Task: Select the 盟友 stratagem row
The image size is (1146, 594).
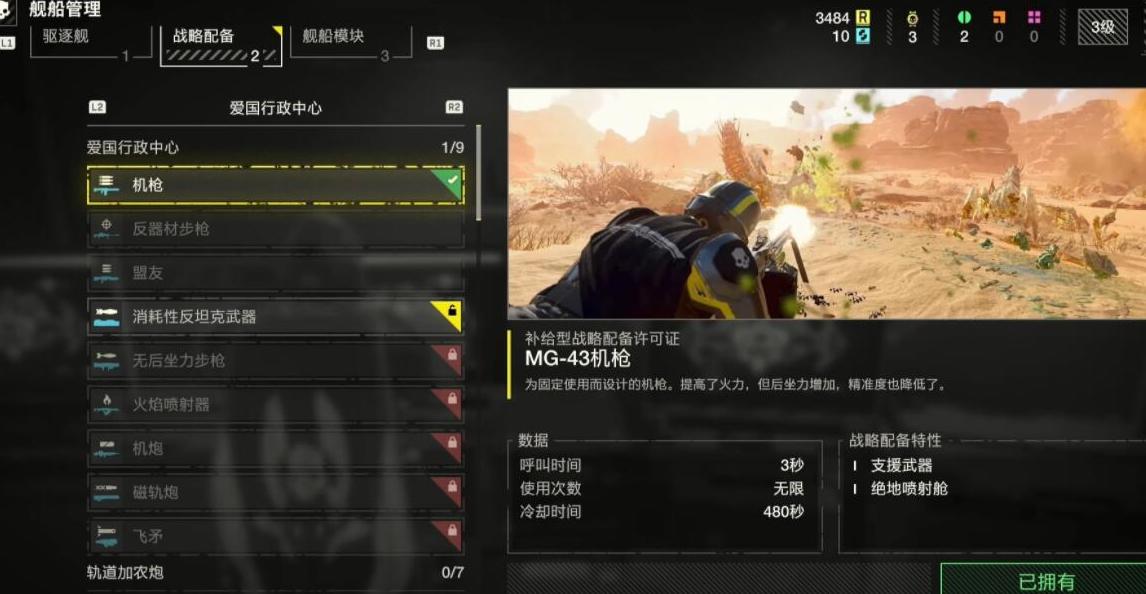Action: click(275, 273)
